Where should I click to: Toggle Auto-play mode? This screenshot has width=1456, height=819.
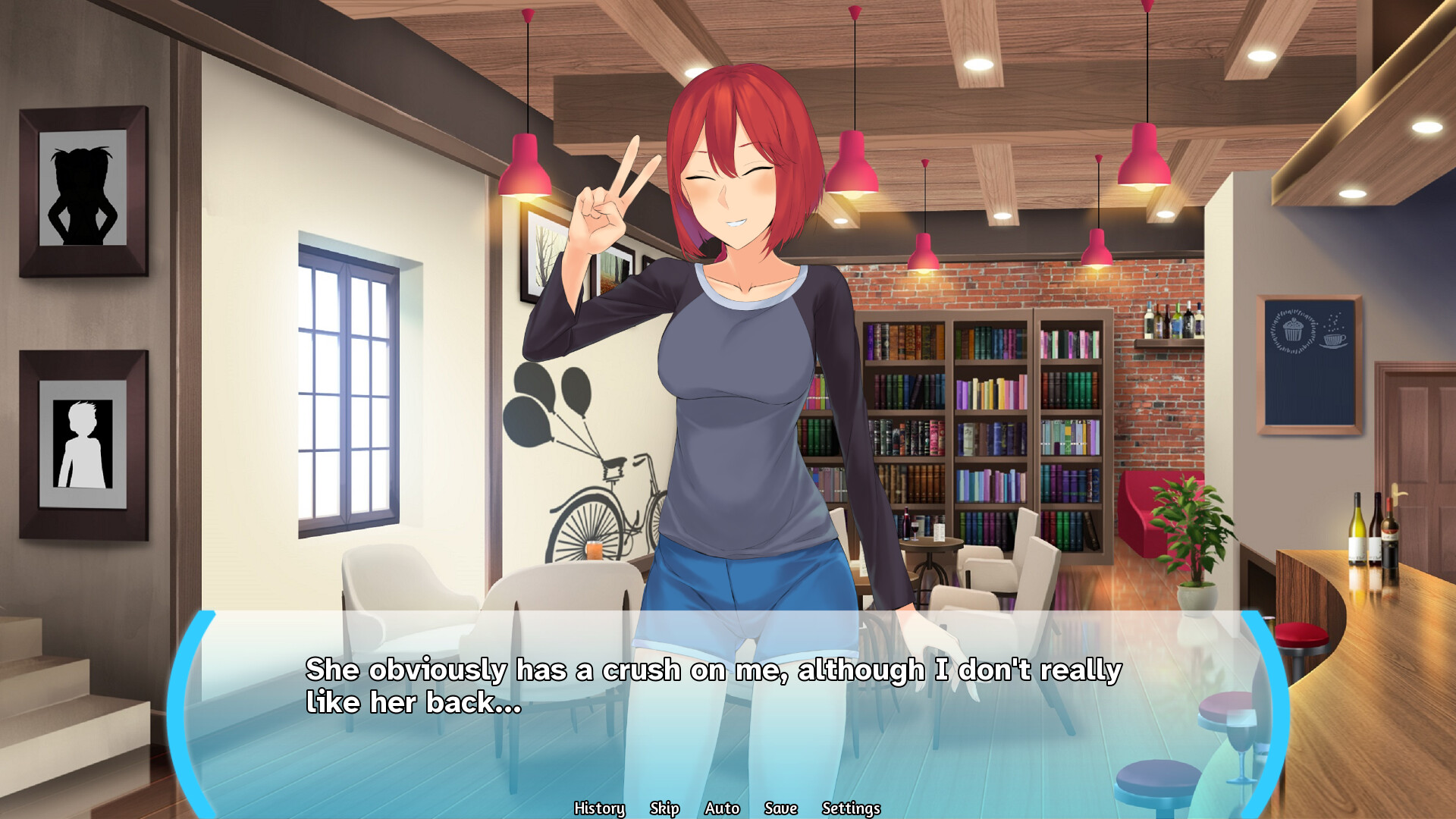[x=722, y=808]
